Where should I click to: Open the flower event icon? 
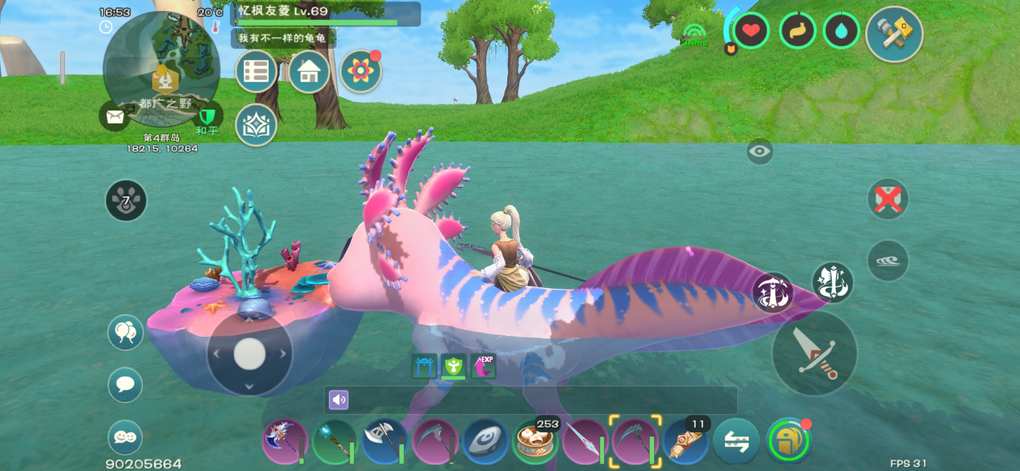point(360,71)
